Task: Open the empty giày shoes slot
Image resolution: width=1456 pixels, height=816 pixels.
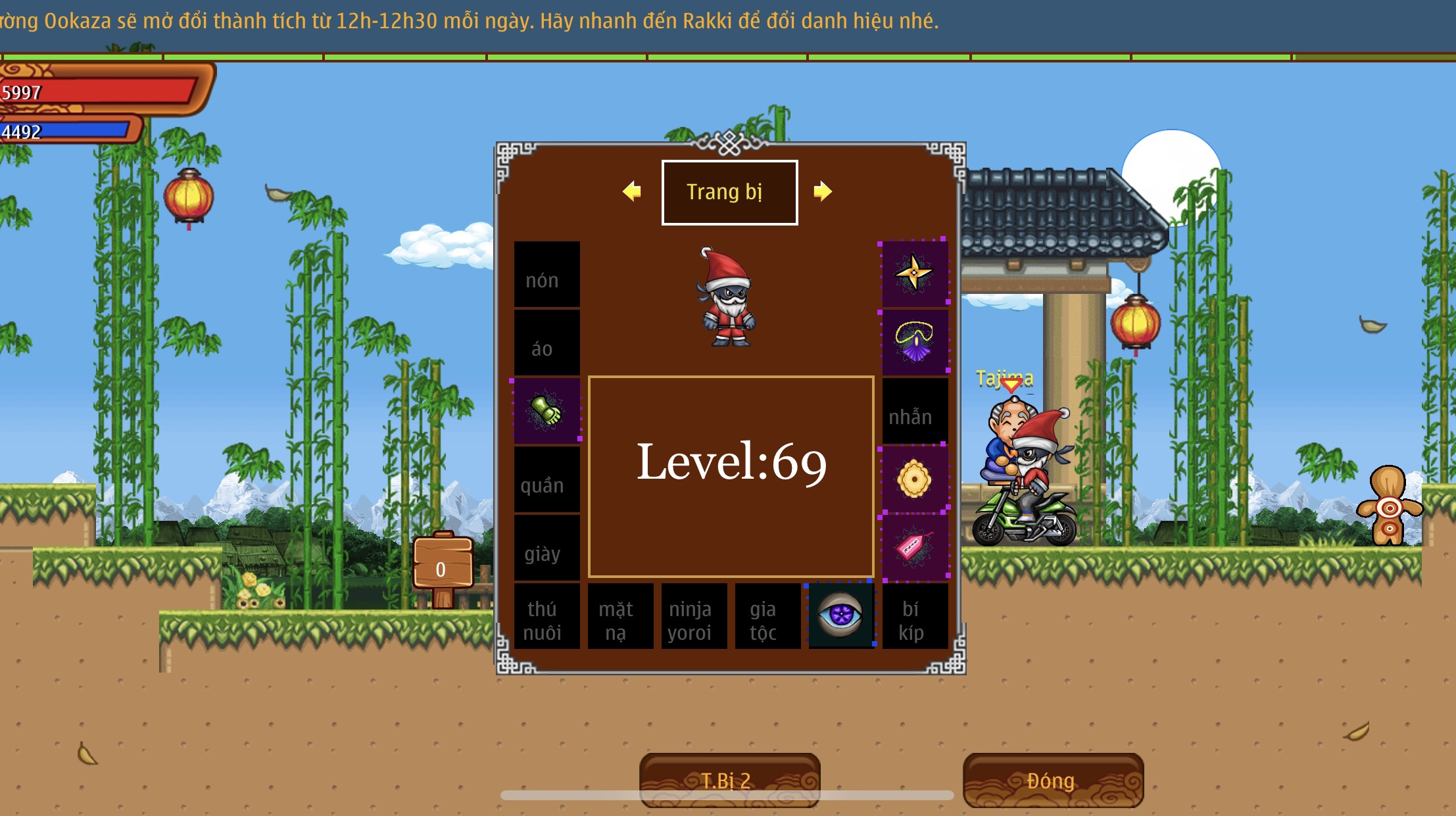Action: [546, 548]
